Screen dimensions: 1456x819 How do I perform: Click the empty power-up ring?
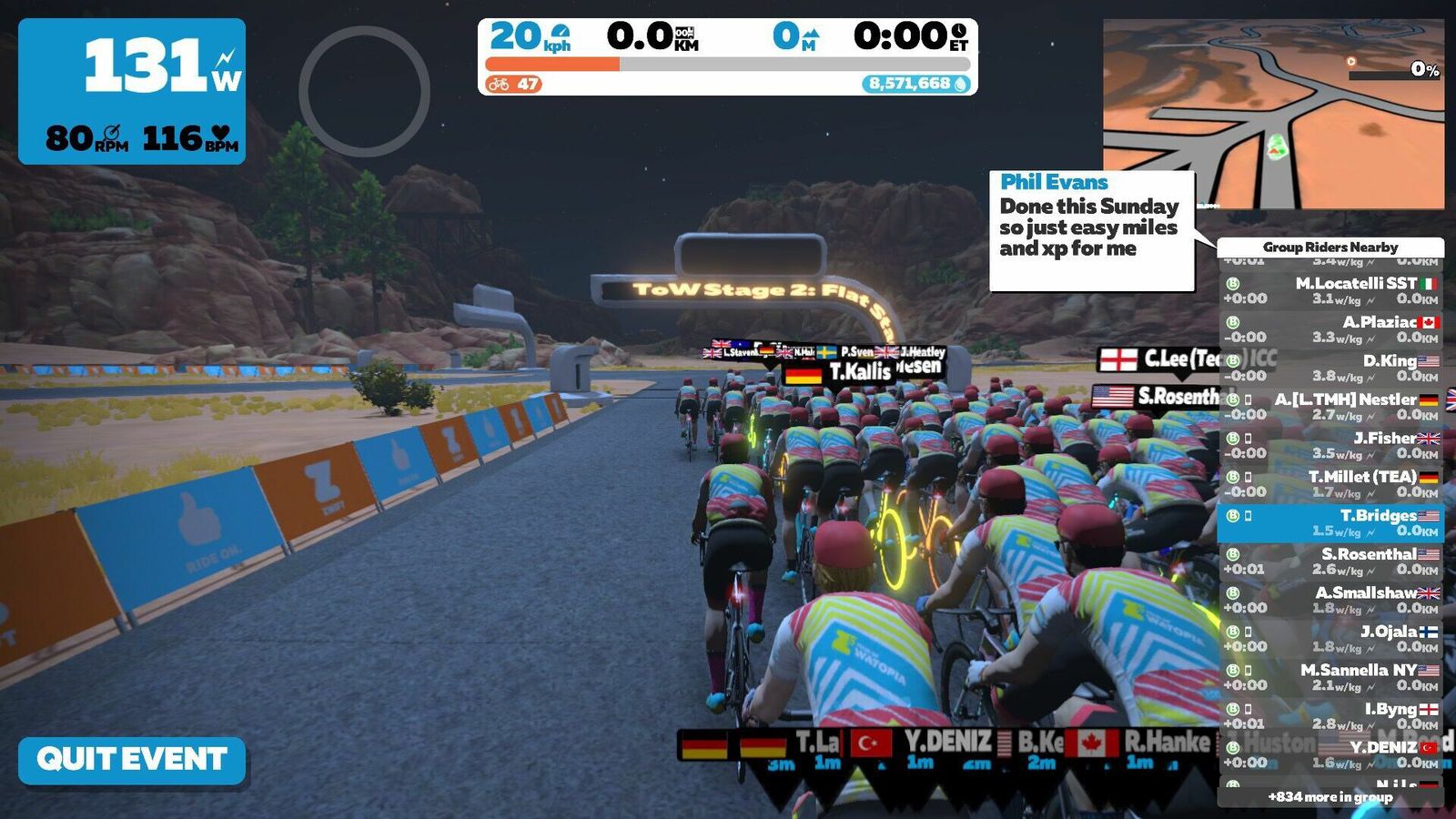pos(364,91)
